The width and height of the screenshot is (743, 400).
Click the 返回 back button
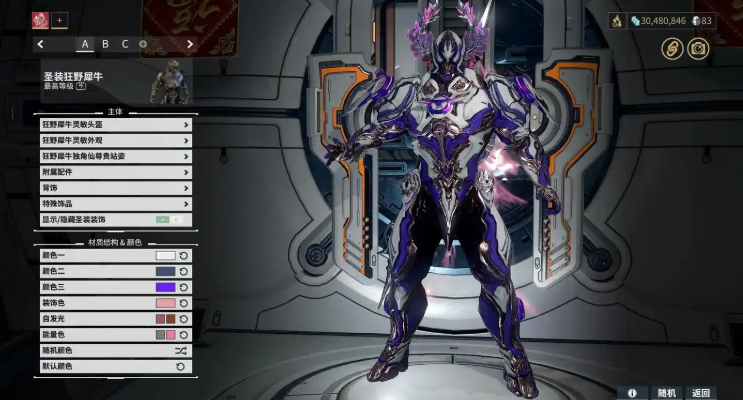tap(701, 393)
